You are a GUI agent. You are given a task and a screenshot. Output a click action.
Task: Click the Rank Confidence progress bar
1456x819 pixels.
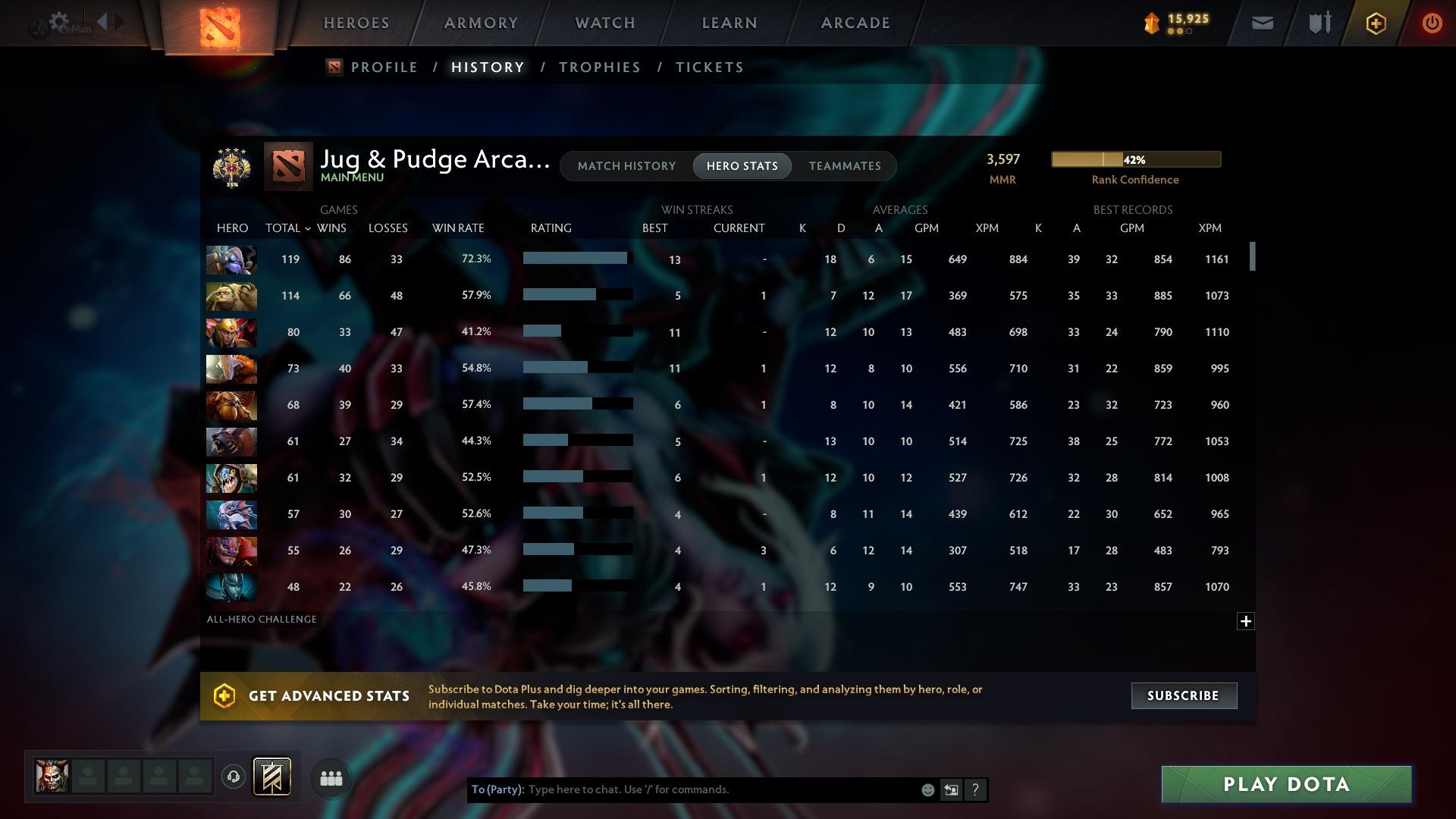(x=1135, y=159)
